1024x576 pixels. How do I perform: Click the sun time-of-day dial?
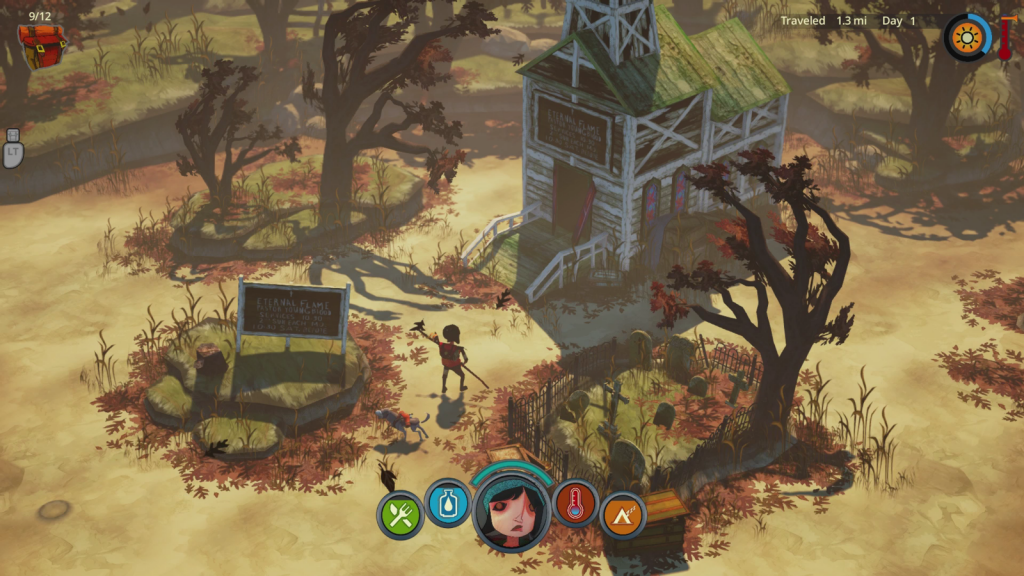(967, 38)
